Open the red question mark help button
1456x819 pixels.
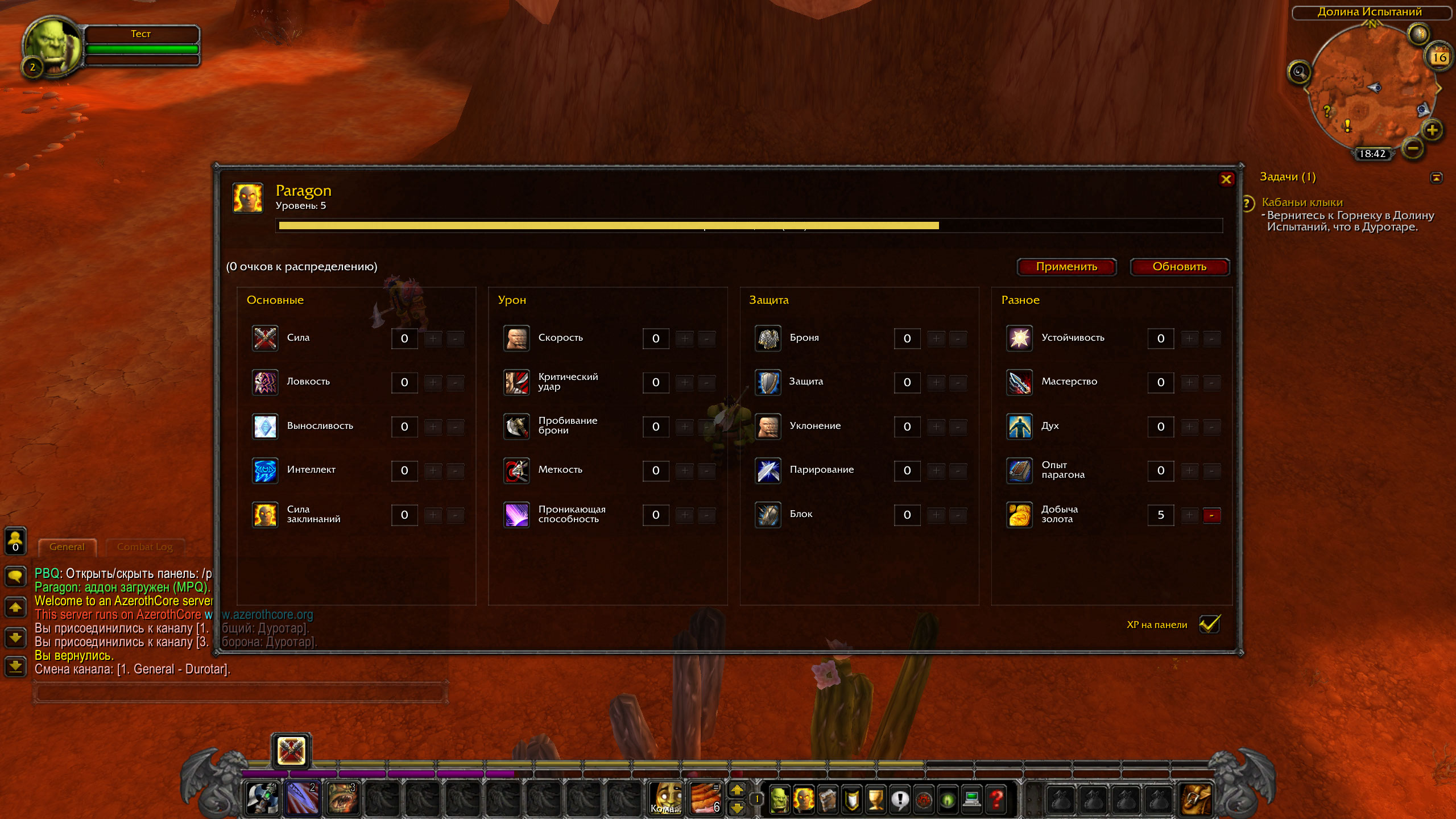(996, 799)
